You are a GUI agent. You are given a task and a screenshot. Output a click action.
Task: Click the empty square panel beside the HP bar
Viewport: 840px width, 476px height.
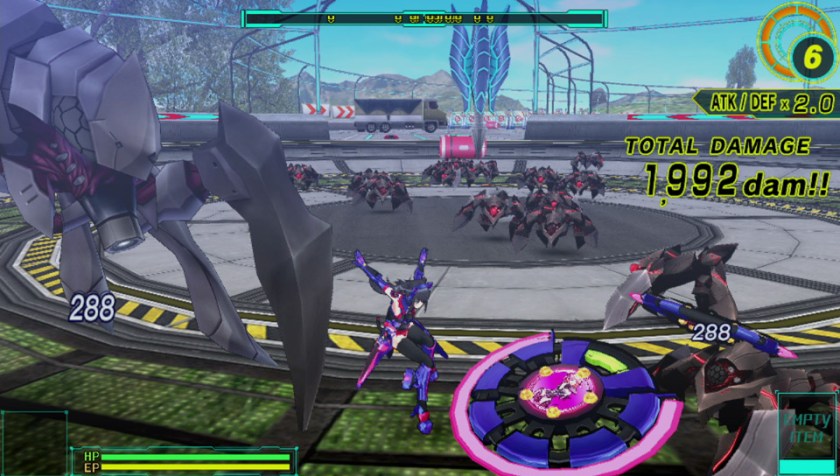click(32, 444)
